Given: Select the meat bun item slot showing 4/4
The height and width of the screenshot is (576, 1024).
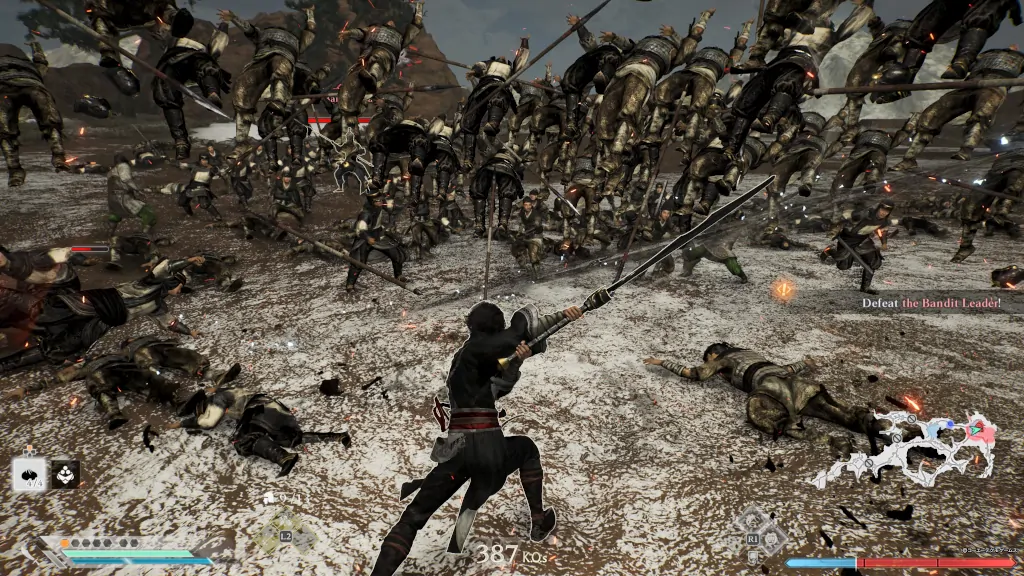Looking at the screenshot, I should [29, 475].
